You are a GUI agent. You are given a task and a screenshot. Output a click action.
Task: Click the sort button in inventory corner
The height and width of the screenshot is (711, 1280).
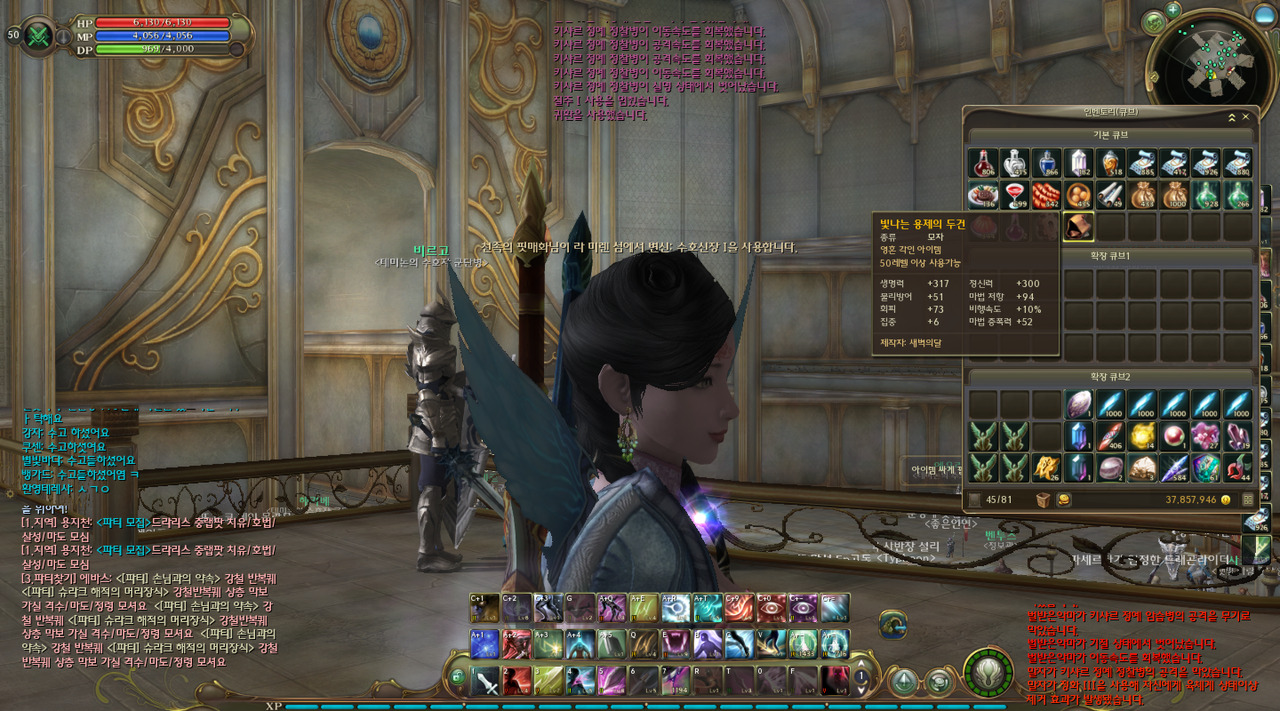click(x=1248, y=499)
